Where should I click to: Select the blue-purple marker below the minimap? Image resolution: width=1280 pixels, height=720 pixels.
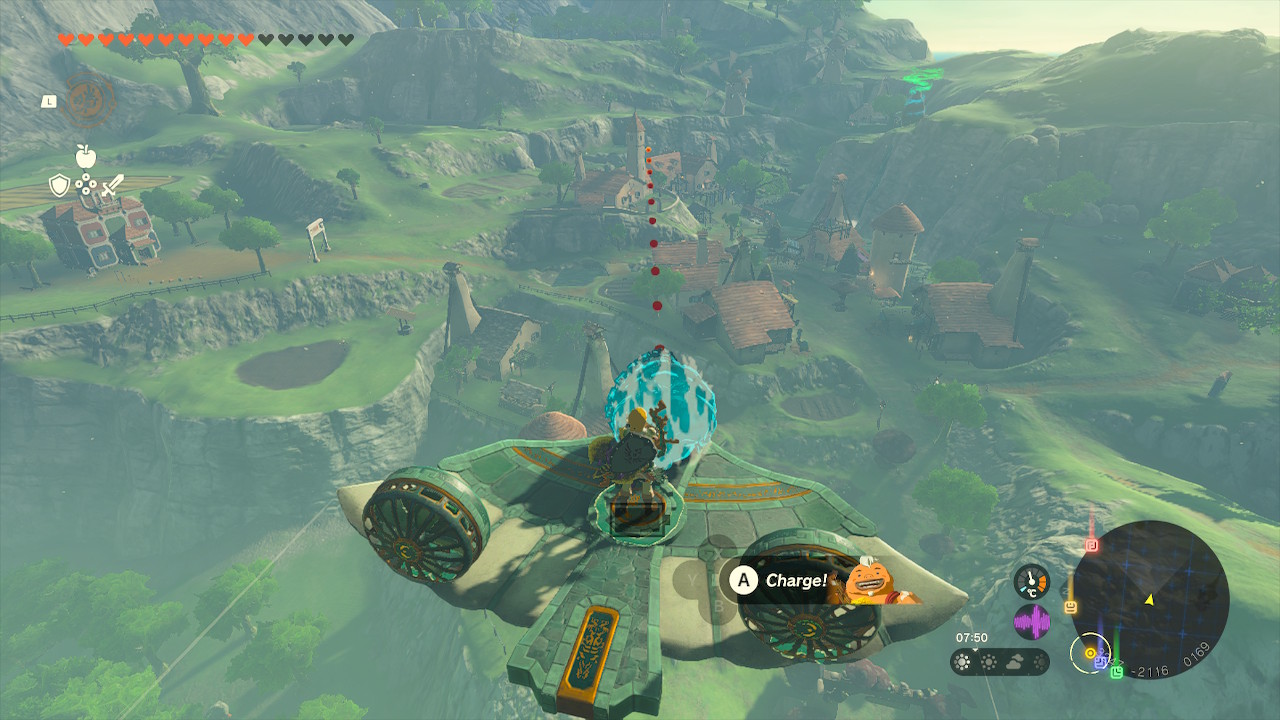coord(1101,661)
